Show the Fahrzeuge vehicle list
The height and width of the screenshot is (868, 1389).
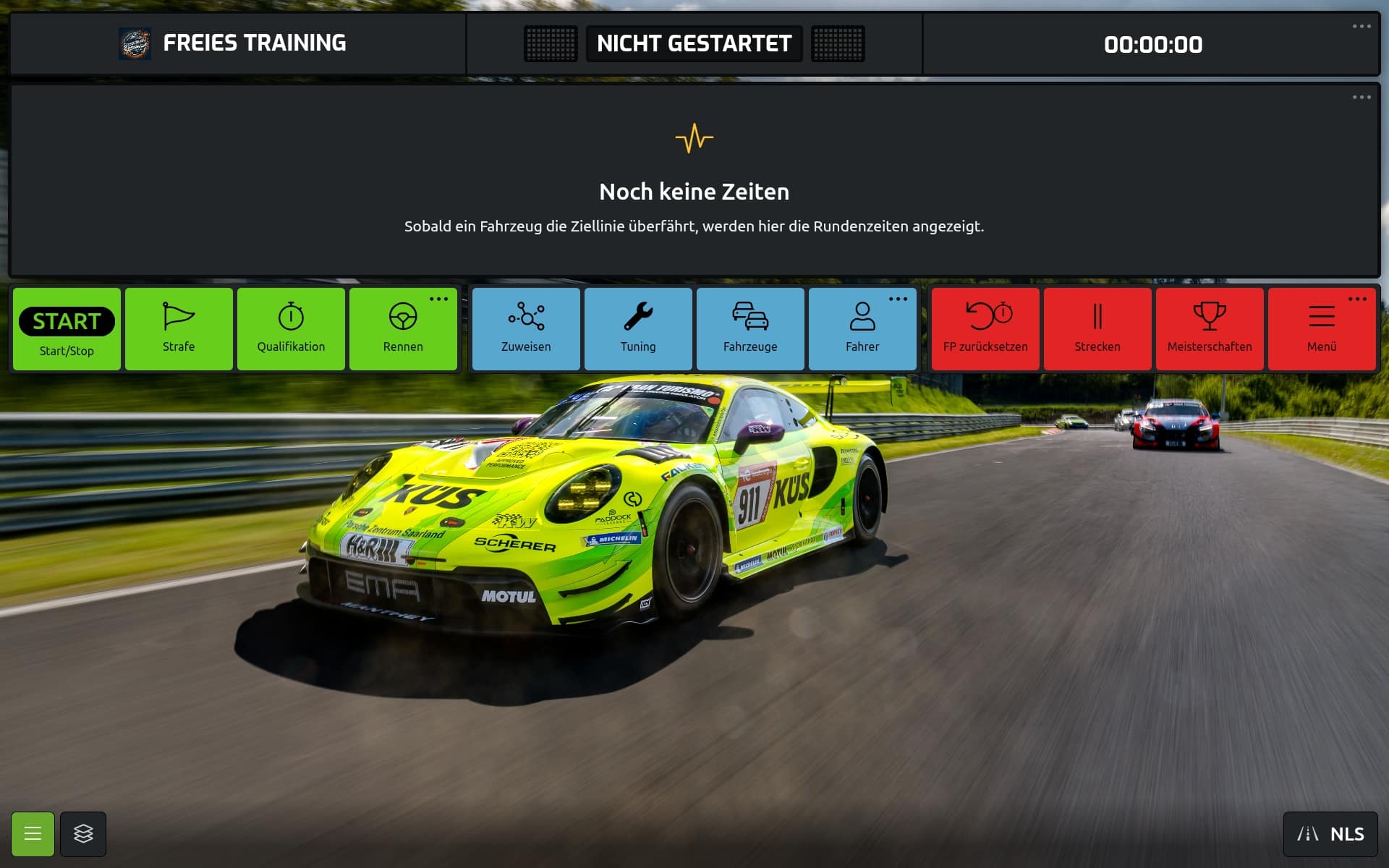coord(750,329)
